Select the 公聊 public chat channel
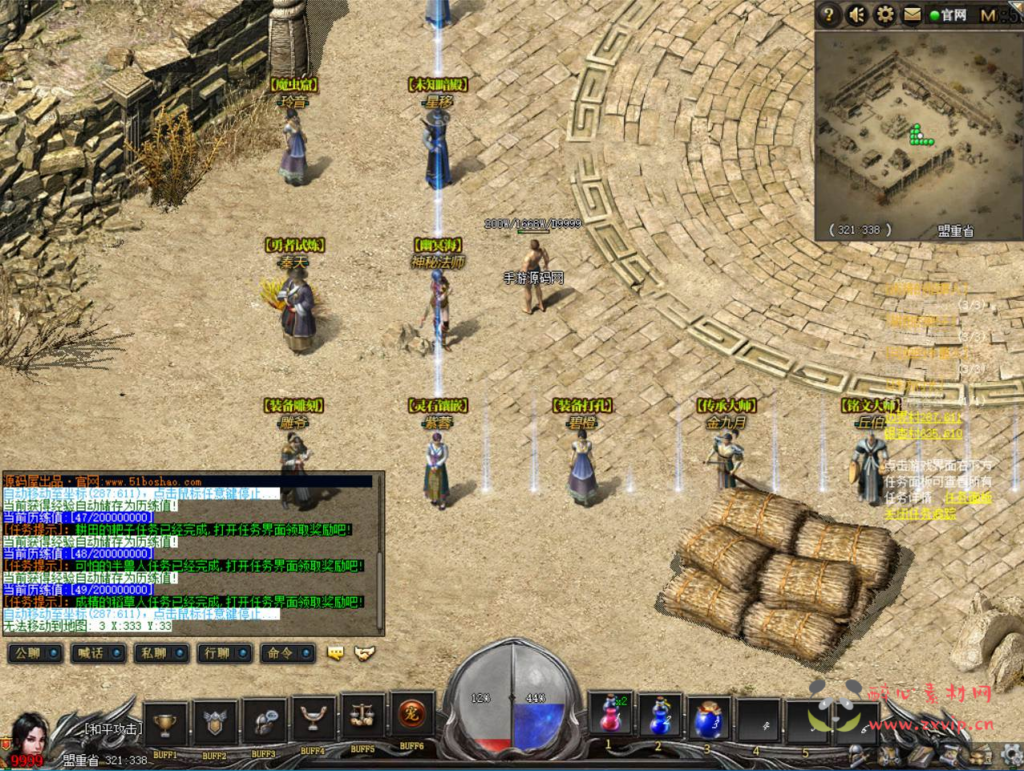 [x=33, y=653]
